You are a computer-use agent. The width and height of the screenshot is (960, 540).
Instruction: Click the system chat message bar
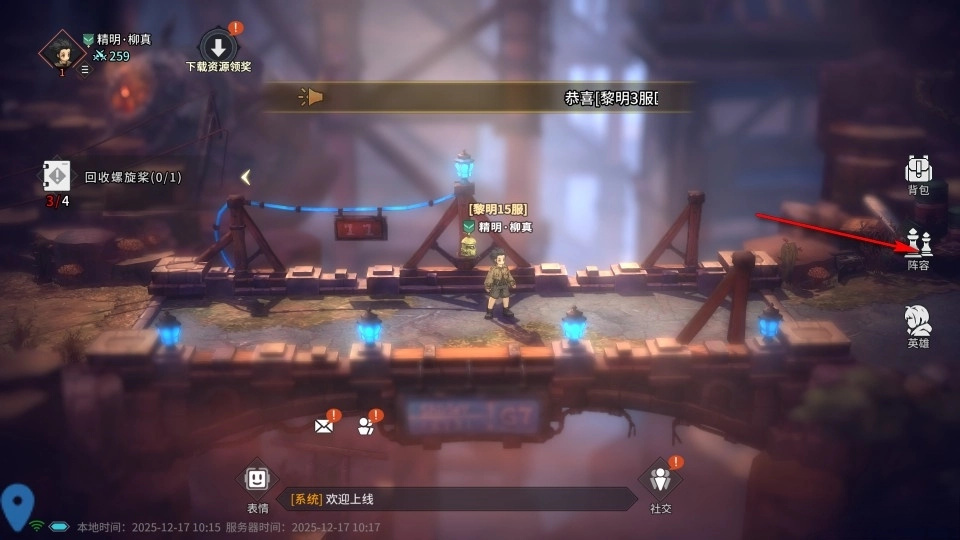pyautogui.click(x=455, y=499)
